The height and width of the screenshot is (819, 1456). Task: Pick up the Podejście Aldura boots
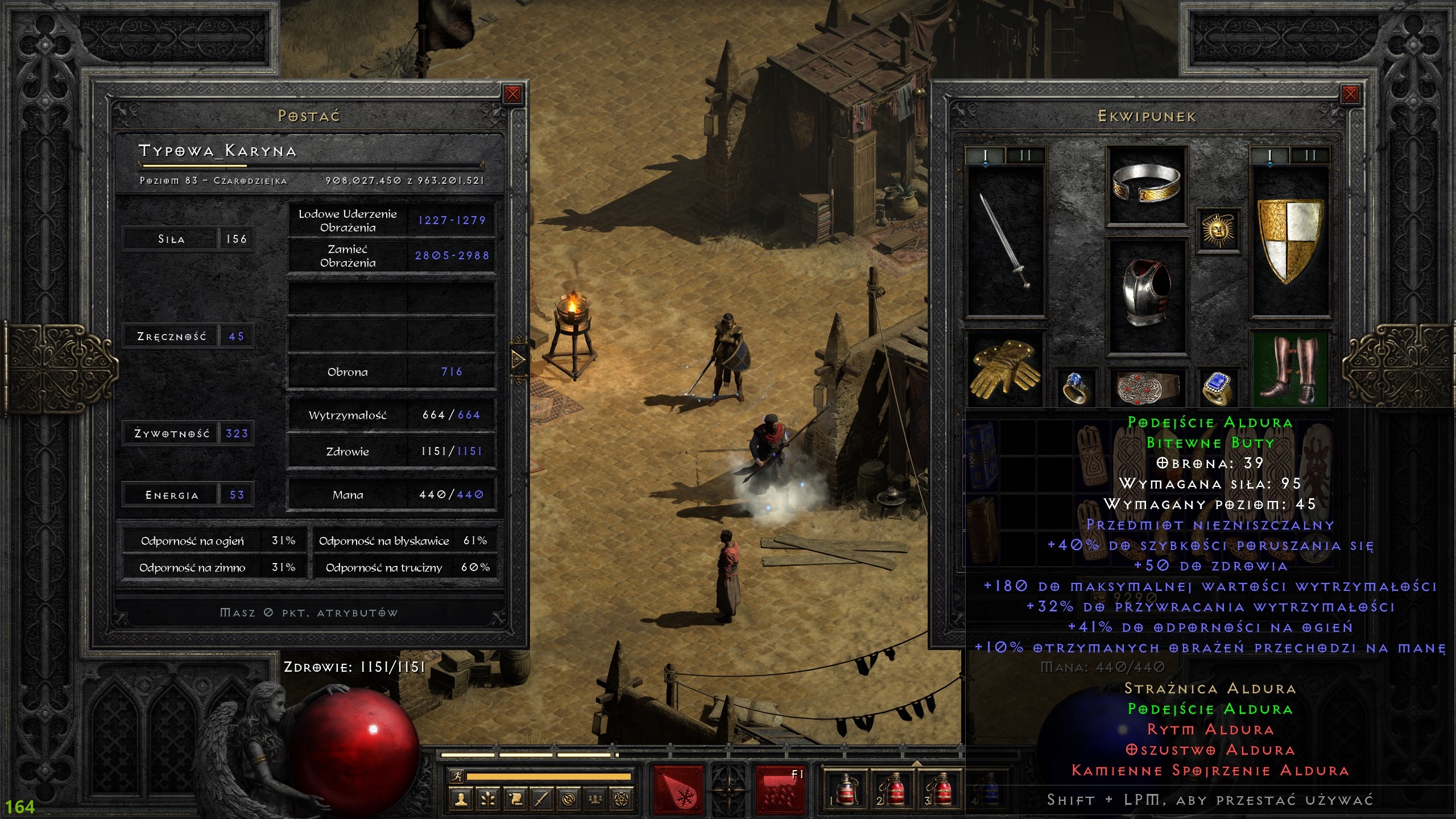pyautogui.click(x=1290, y=369)
